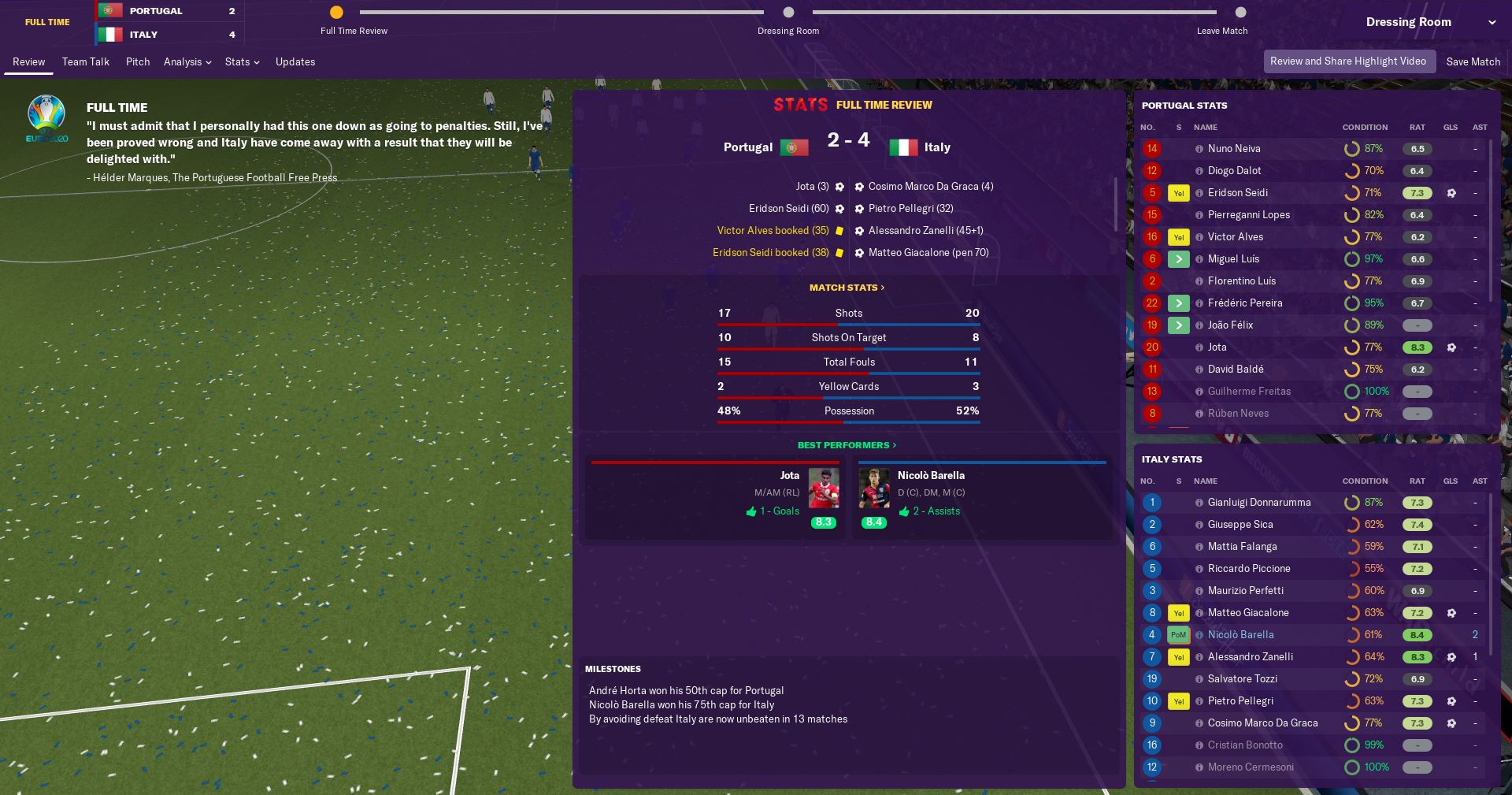Click the Leave Match marker on the timeline

(1240, 13)
